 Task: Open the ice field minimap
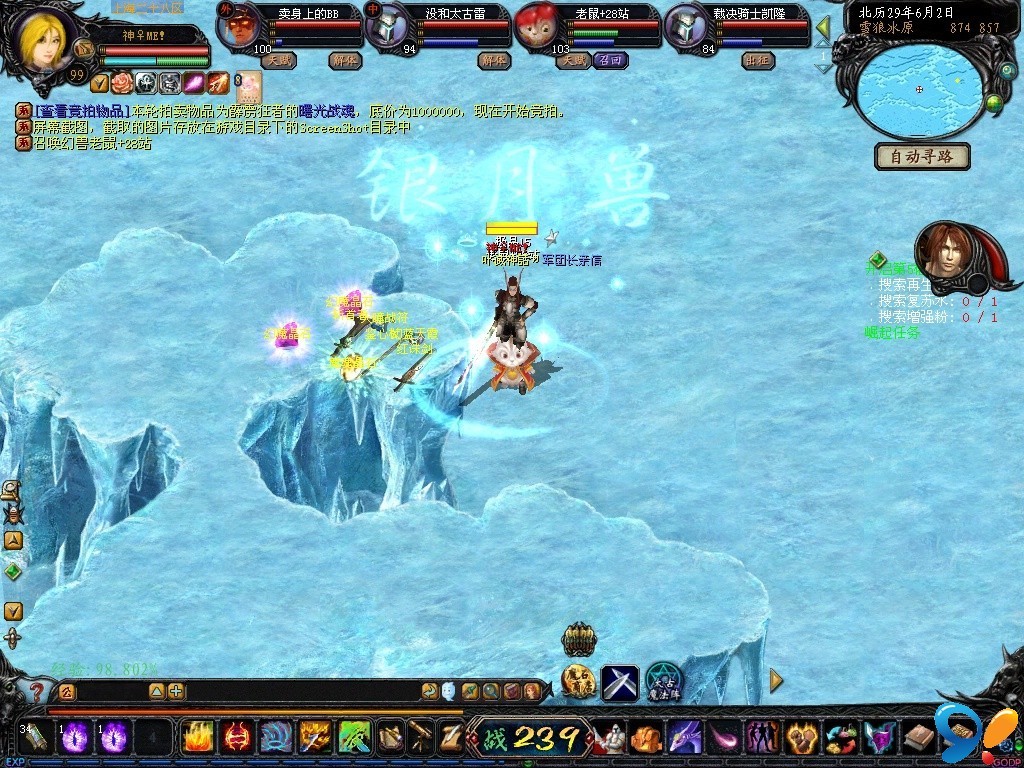pyautogui.click(x=918, y=89)
